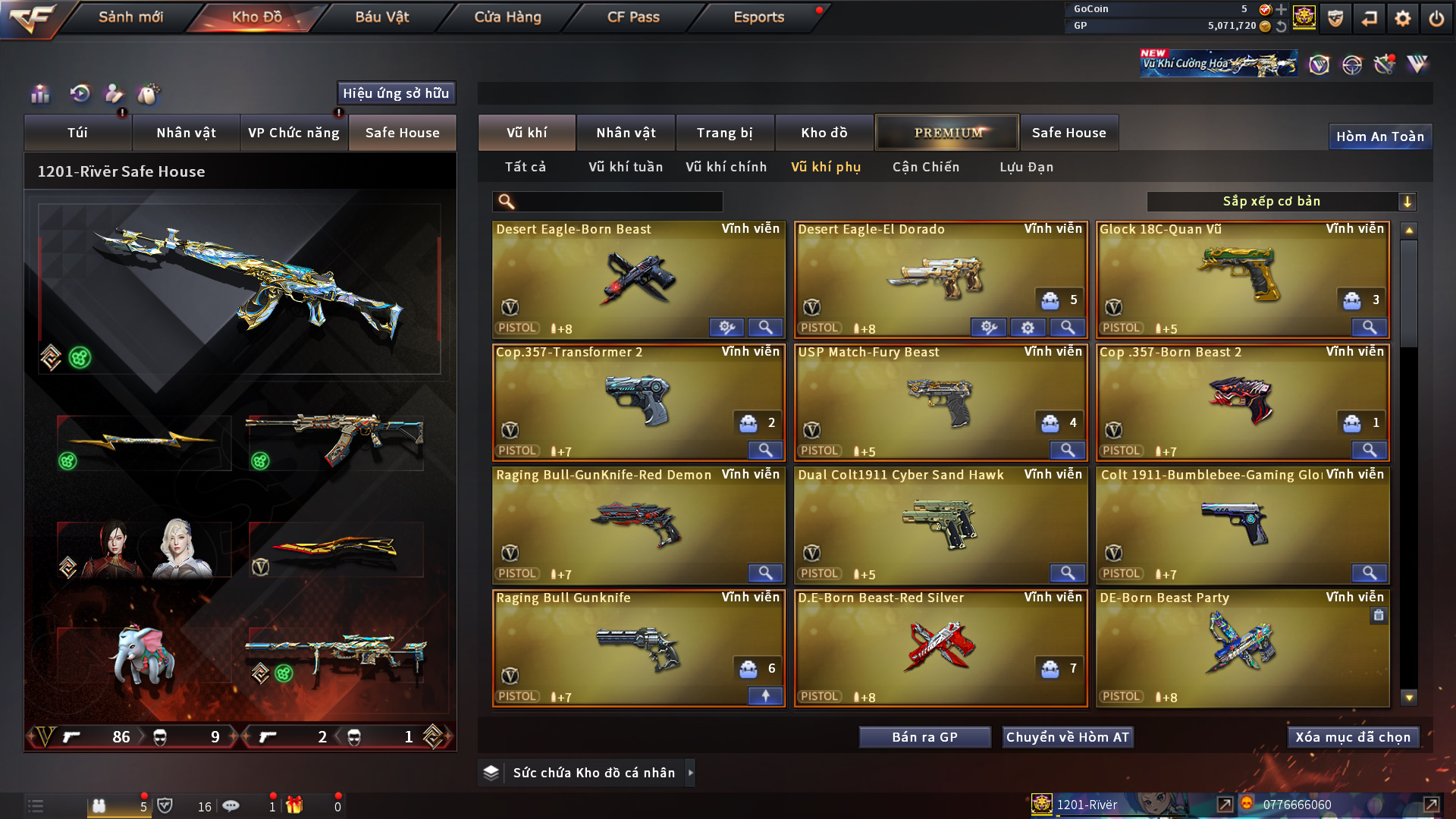Show Cận Chiến melee weapons
The width and height of the screenshot is (1456, 819).
[x=925, y=167]
